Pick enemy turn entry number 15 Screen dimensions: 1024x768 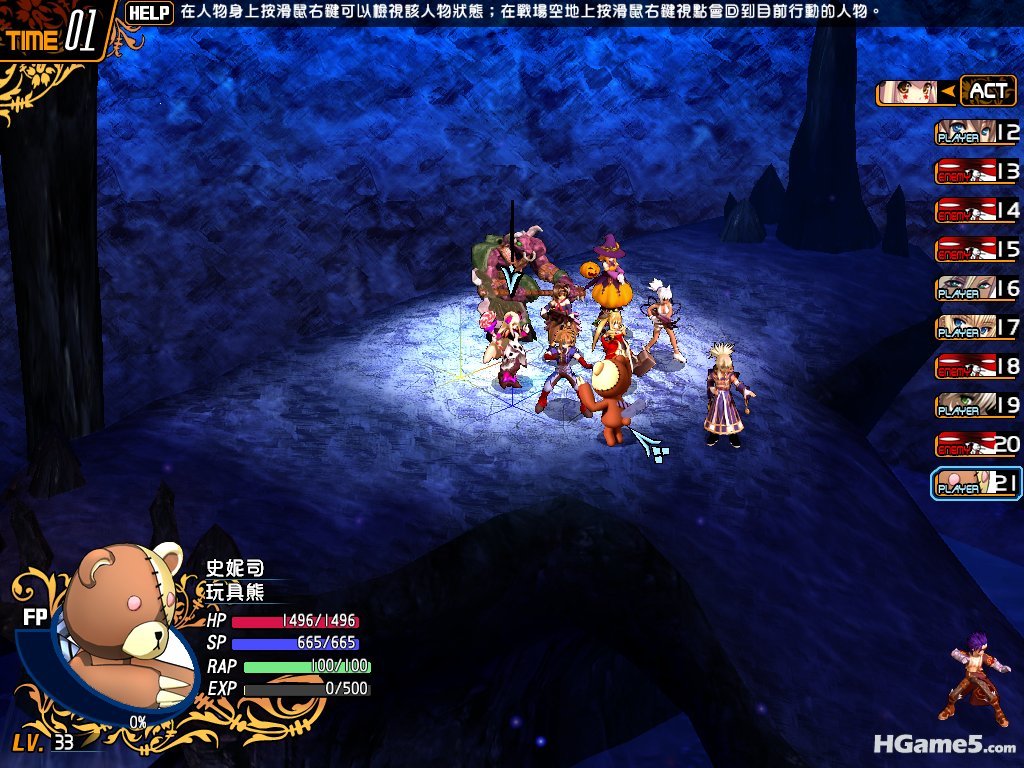(977, 249)
